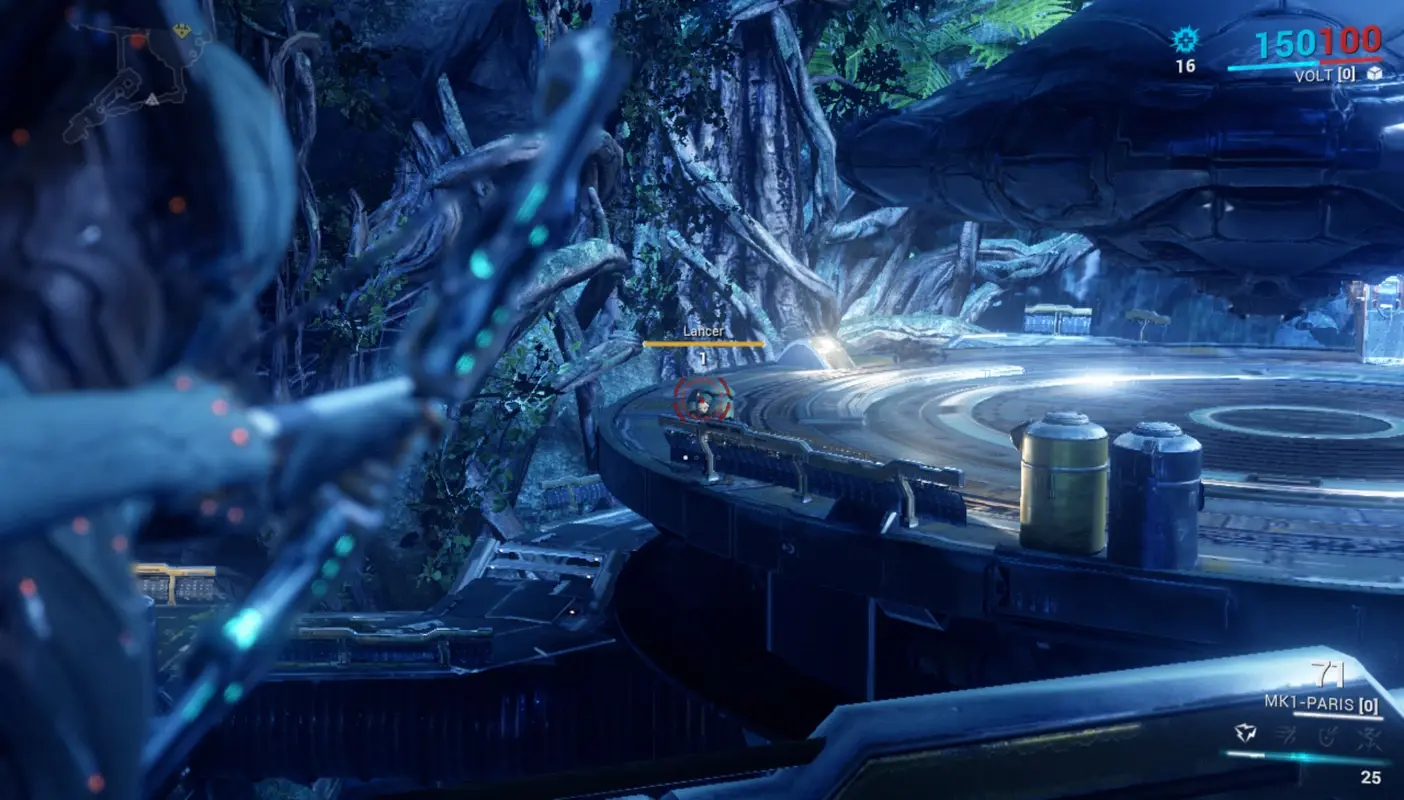
Task: Trigger Volt's Electric Shield ability icon
Action: coord(1329,737)
